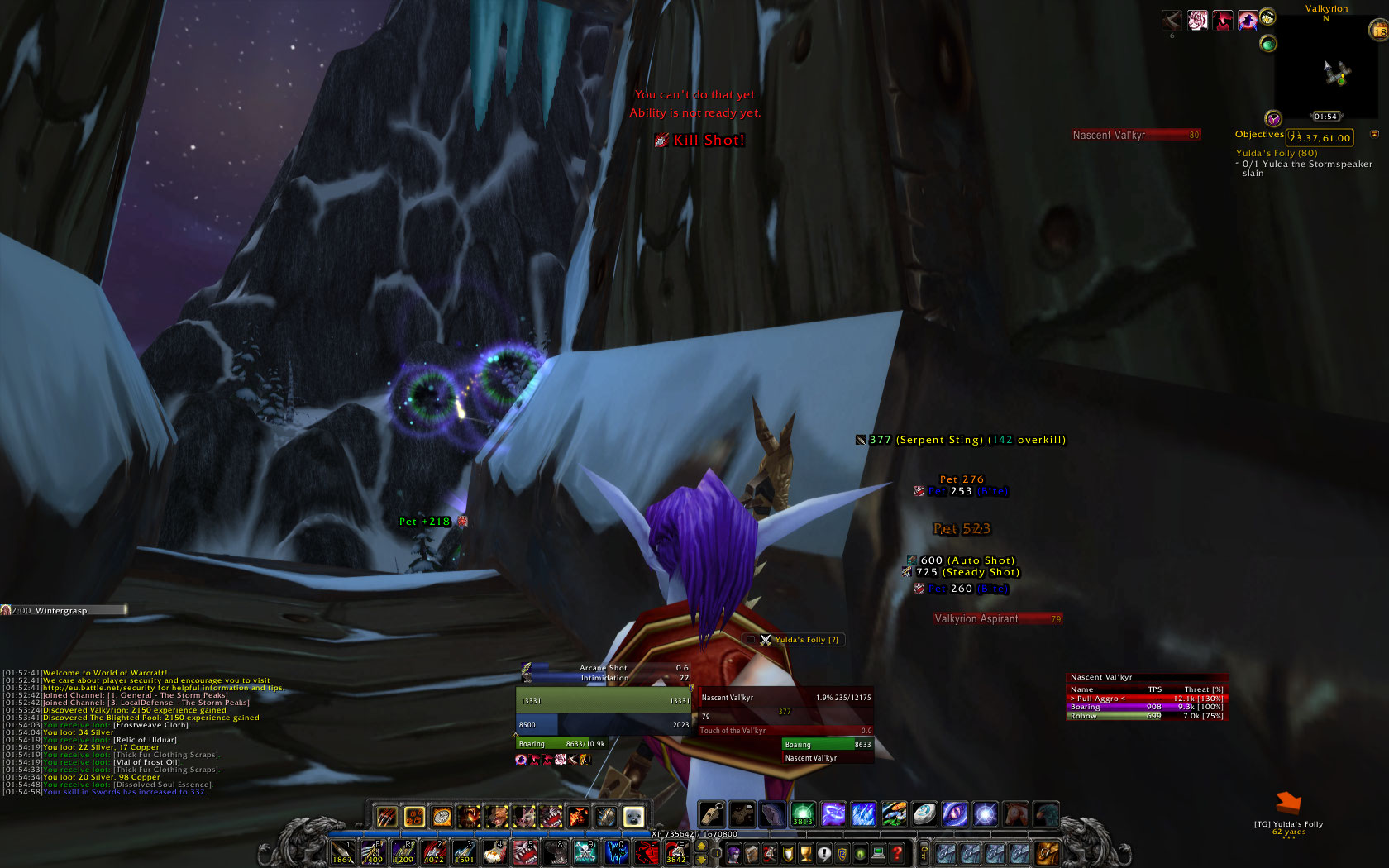Use the whistle item on upper bar
This screenshot has height=868, width=1389.
pyautogui.click(x=712, y=814)
